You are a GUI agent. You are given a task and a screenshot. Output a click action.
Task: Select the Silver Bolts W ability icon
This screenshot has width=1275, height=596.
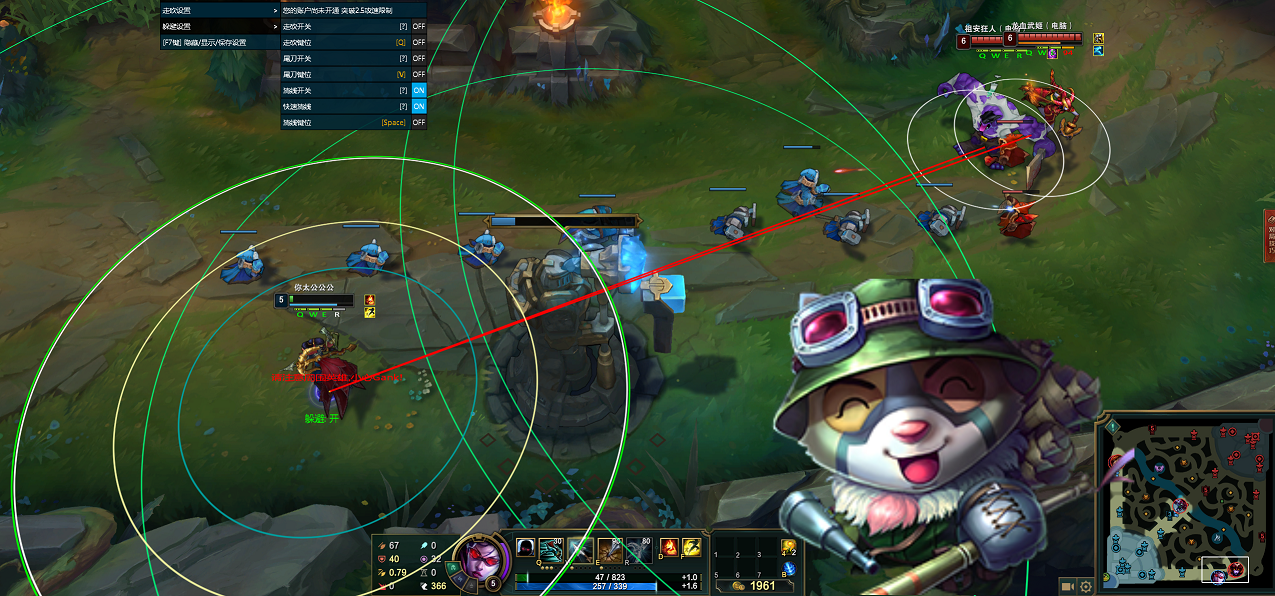[581, 549]
